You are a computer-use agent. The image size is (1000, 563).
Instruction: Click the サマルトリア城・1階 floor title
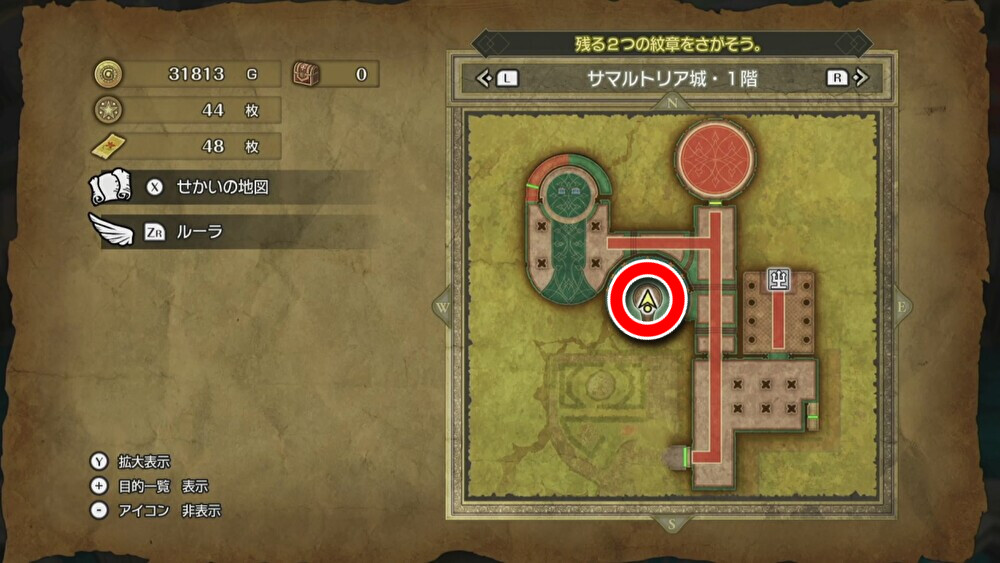[x=672, y=78]
